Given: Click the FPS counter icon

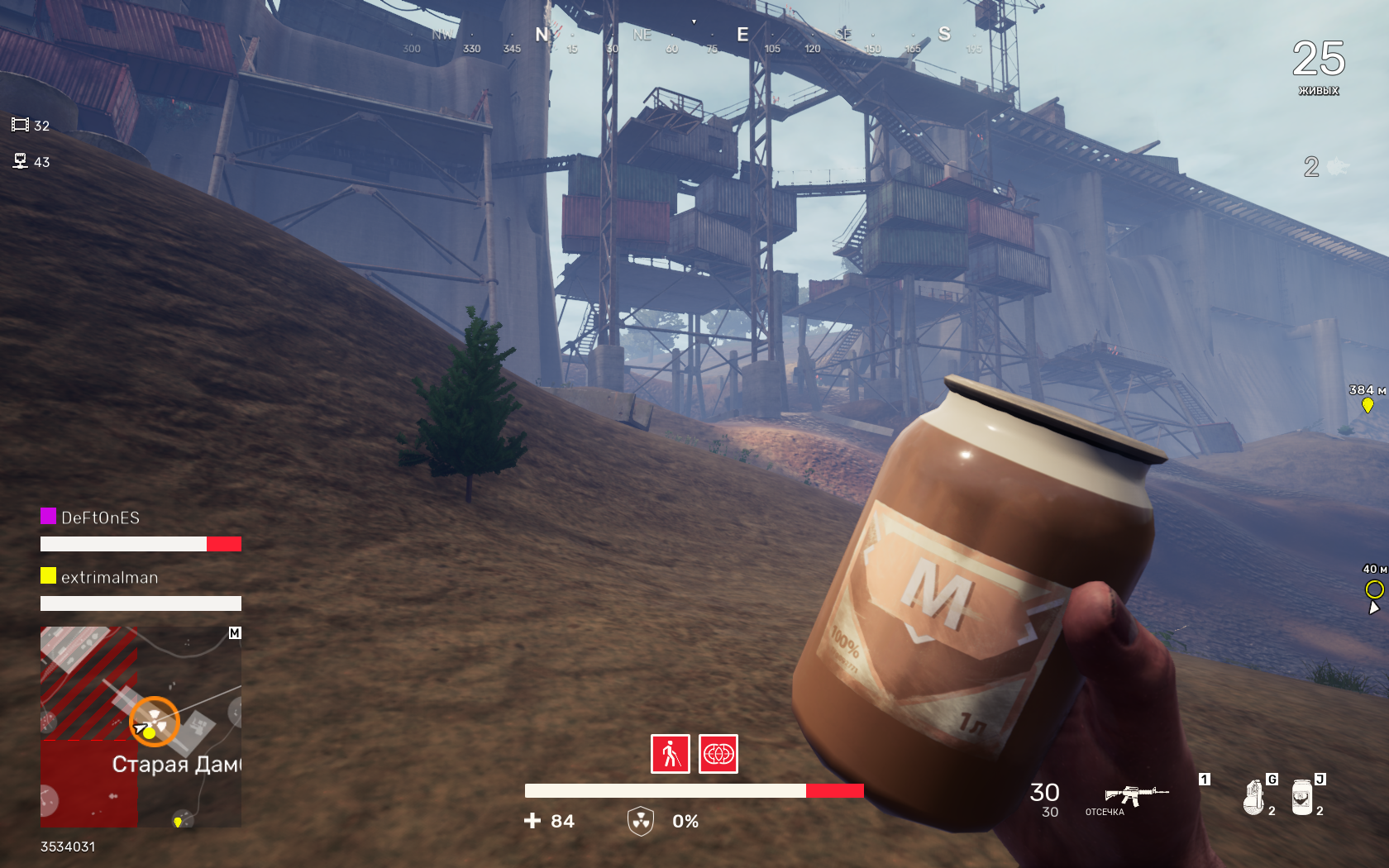Looking at the screenshot, I should [20, 125].
